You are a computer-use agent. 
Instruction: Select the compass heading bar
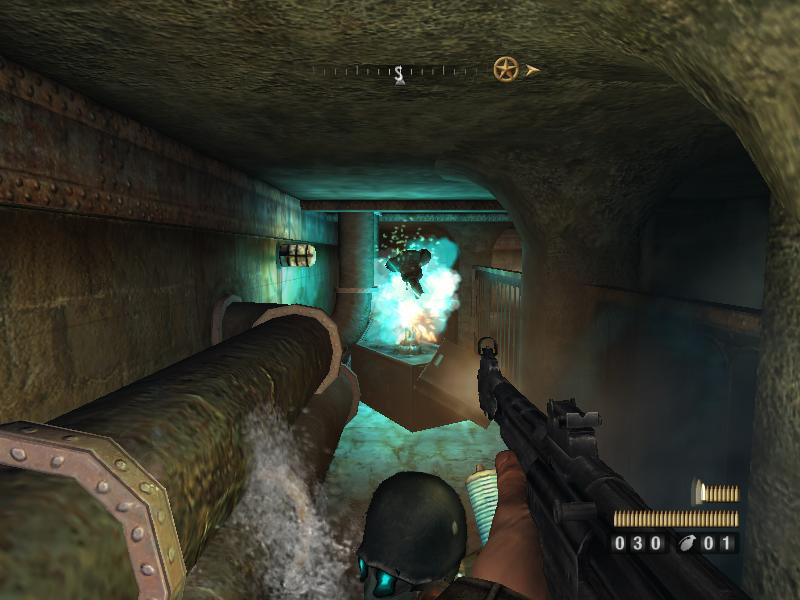[x=398, y=71]
